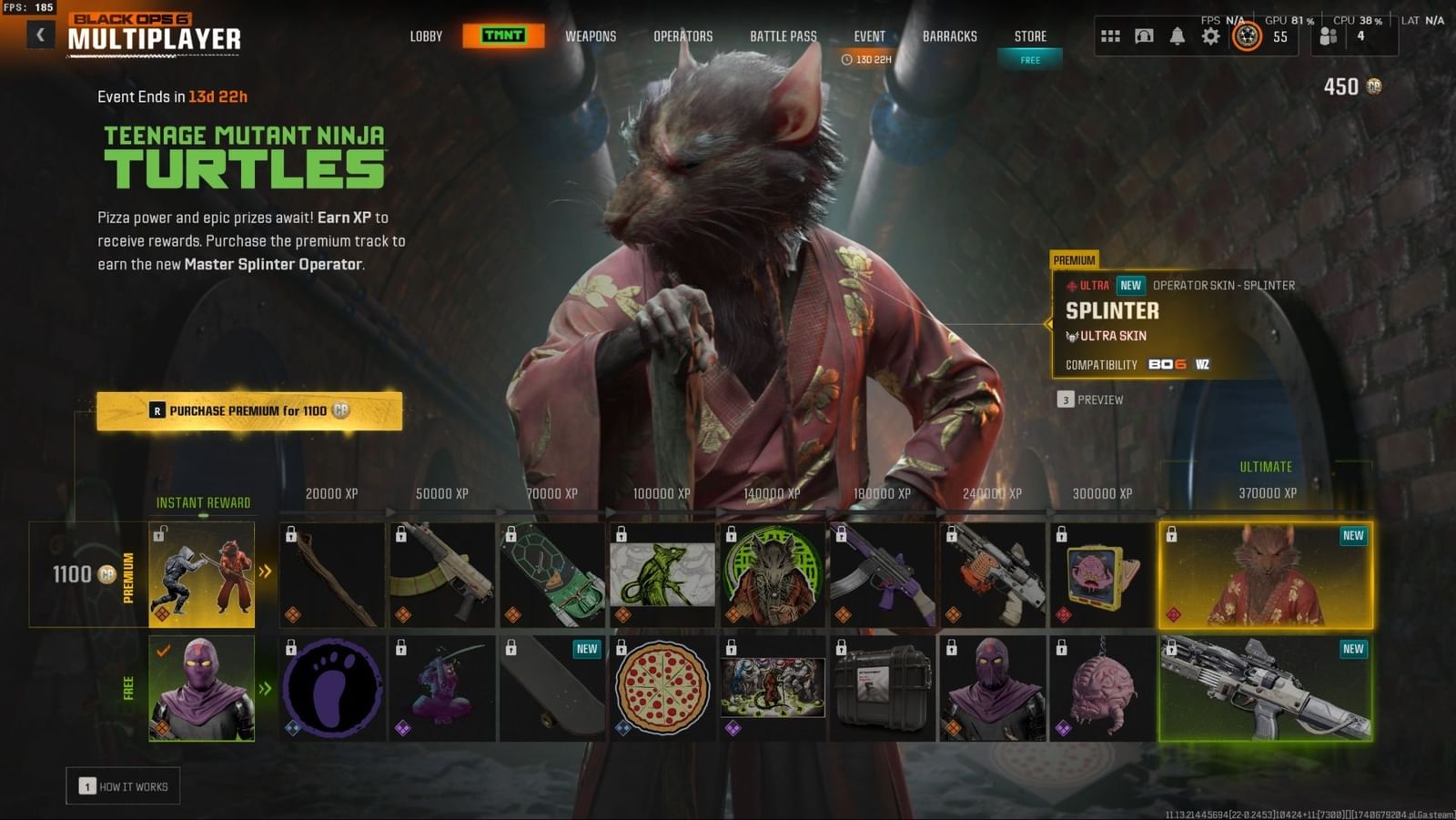Image resolution: width=1456 pixels, height=820 pixels.
Task: Open the party/friends panel
Action: tap(1328, 35)
